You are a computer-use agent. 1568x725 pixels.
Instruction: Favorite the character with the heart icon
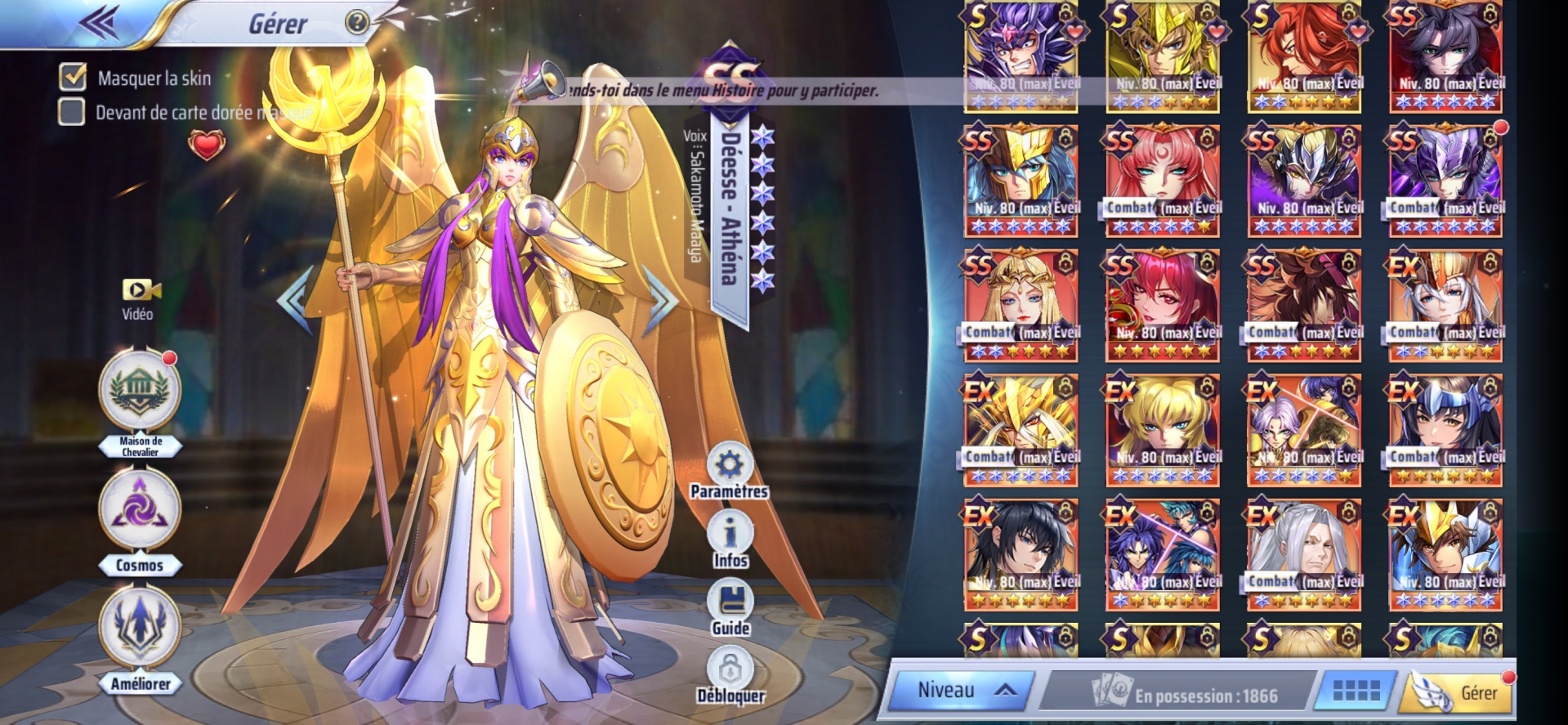tap(206, 146)
